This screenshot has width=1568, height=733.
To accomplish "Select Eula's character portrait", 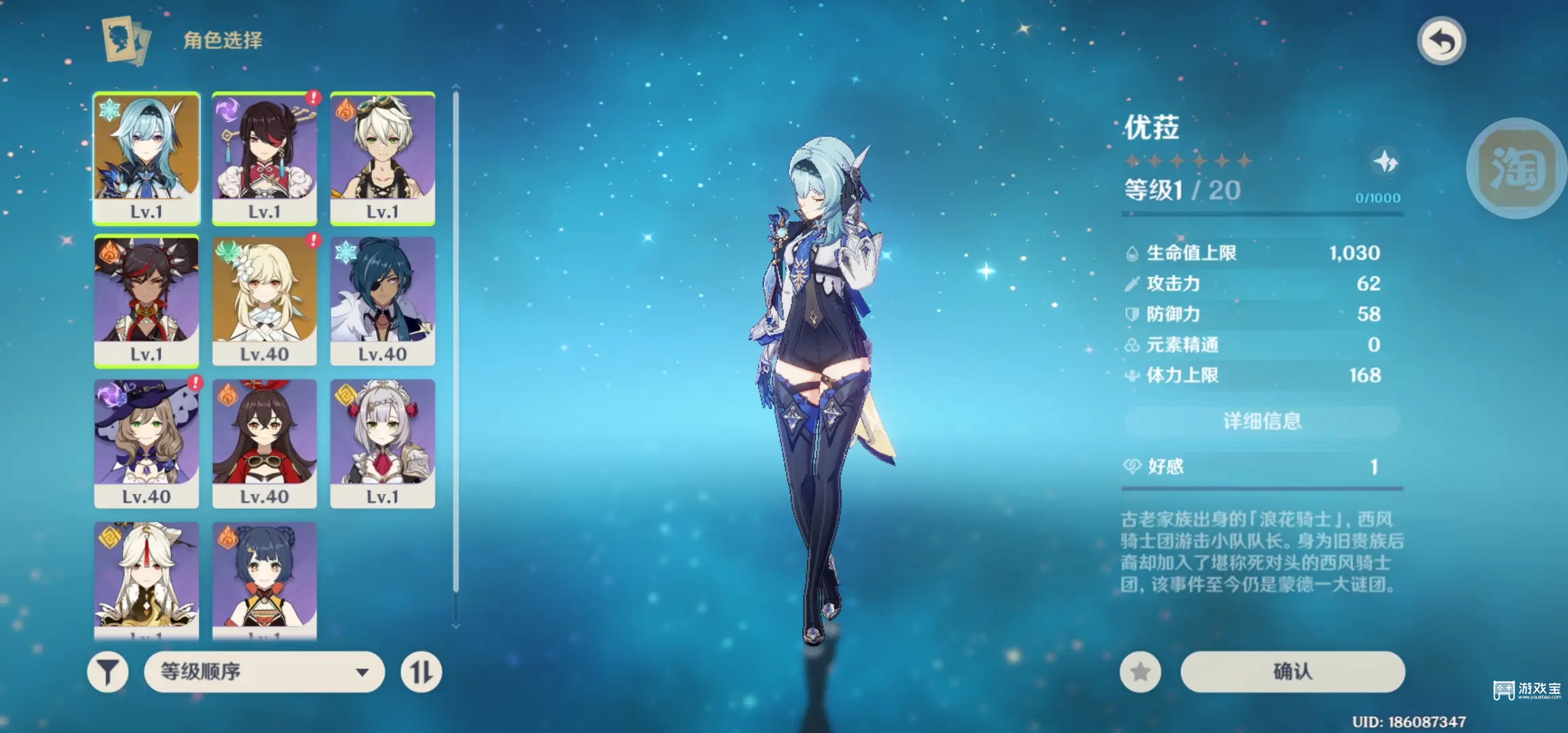I will 147,157.
